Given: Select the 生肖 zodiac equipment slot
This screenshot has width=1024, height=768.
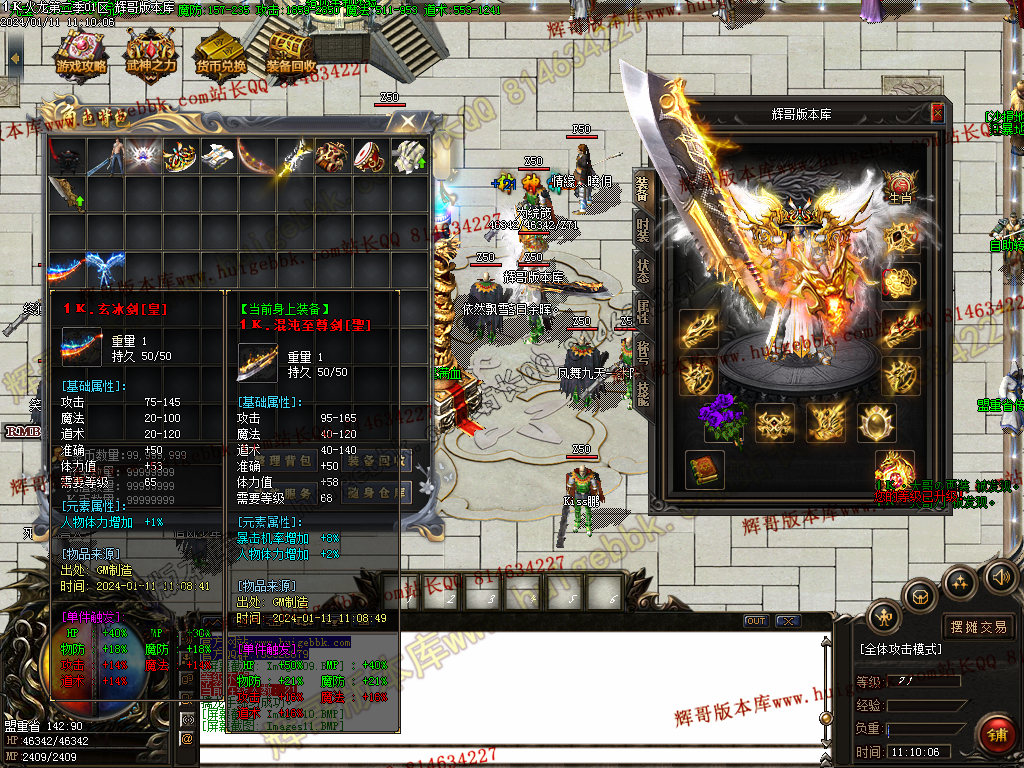Looking at the screenshot, I should coord(900,186).
